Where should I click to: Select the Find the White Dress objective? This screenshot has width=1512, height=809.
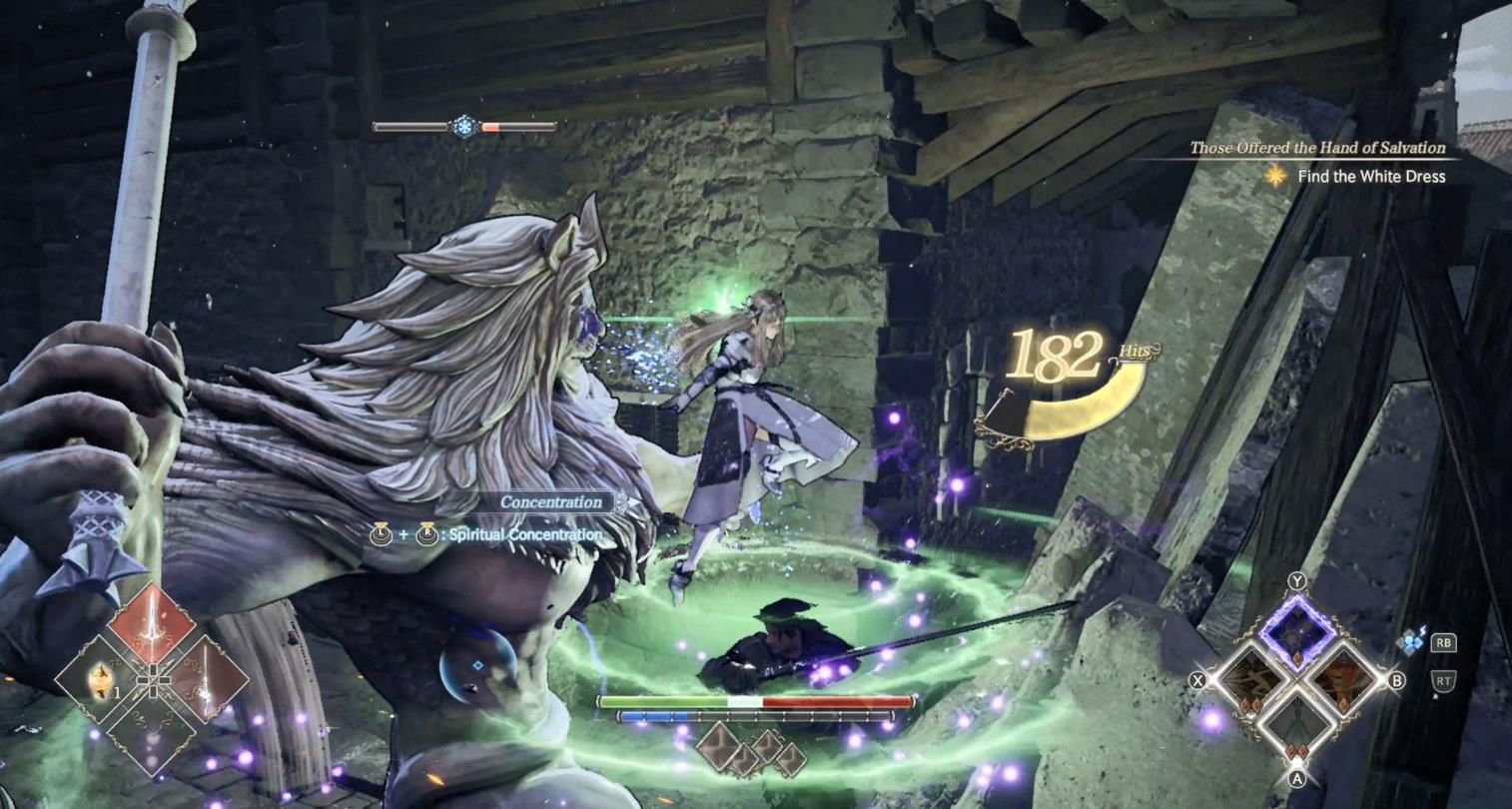click(x=1370, y=177)
